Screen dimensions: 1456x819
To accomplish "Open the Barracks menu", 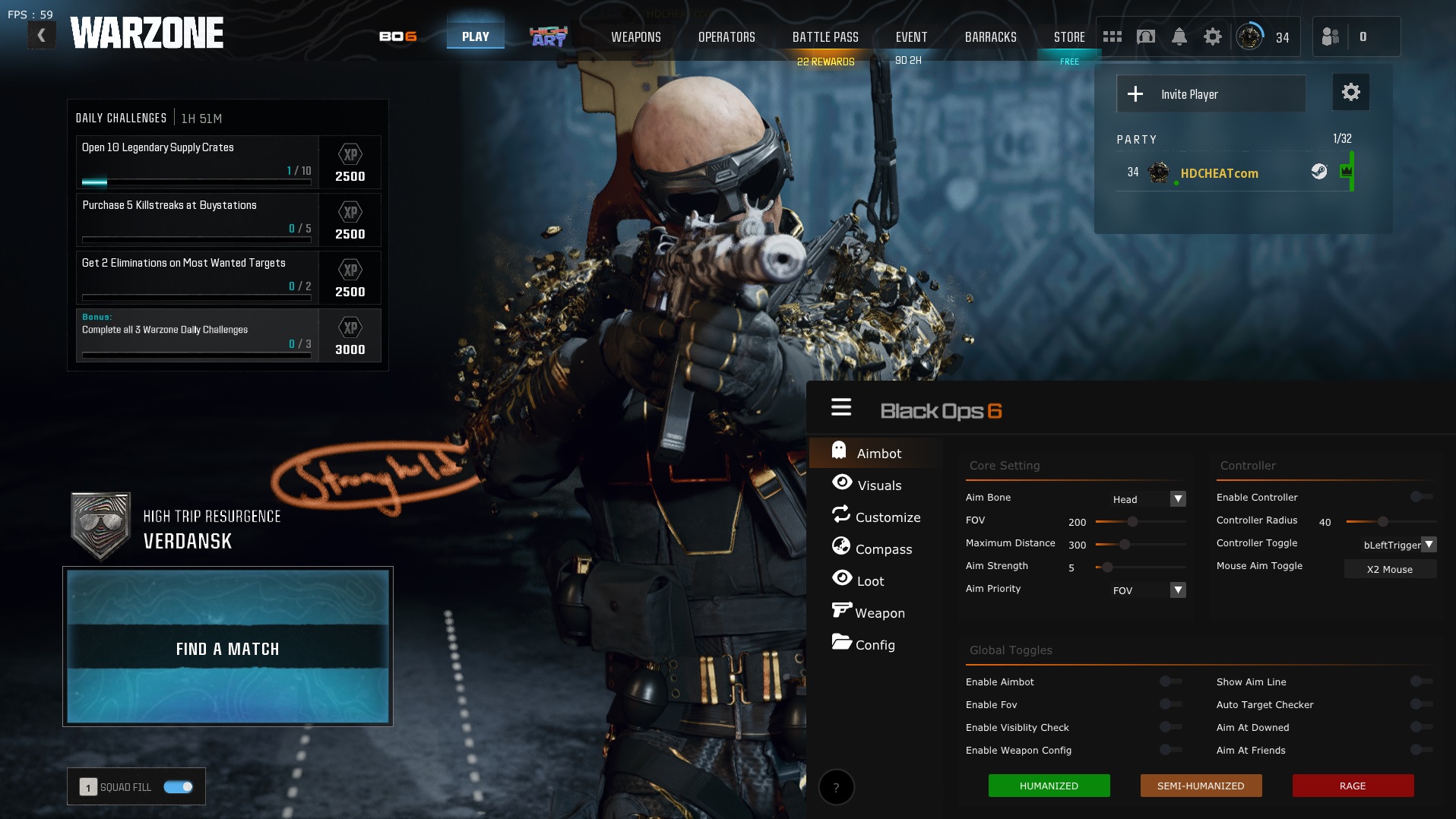I will (x=989, y=36).
